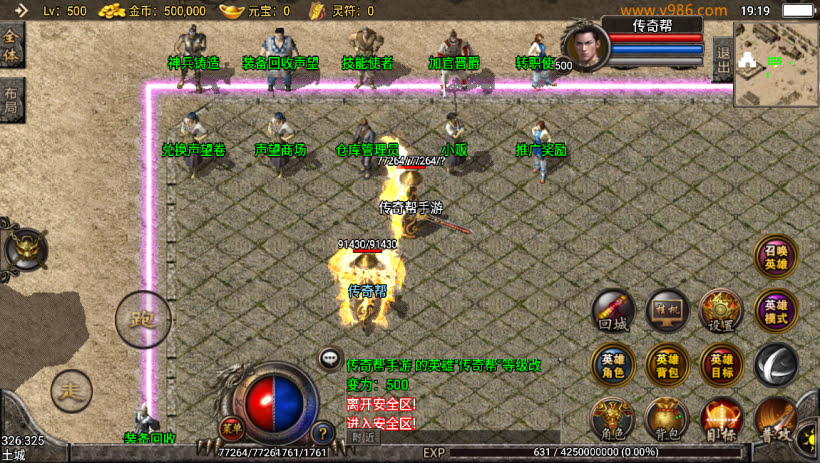Choose the 目标 target button
The width and height of the screenshot is (820, 463).
click(720, 418)
